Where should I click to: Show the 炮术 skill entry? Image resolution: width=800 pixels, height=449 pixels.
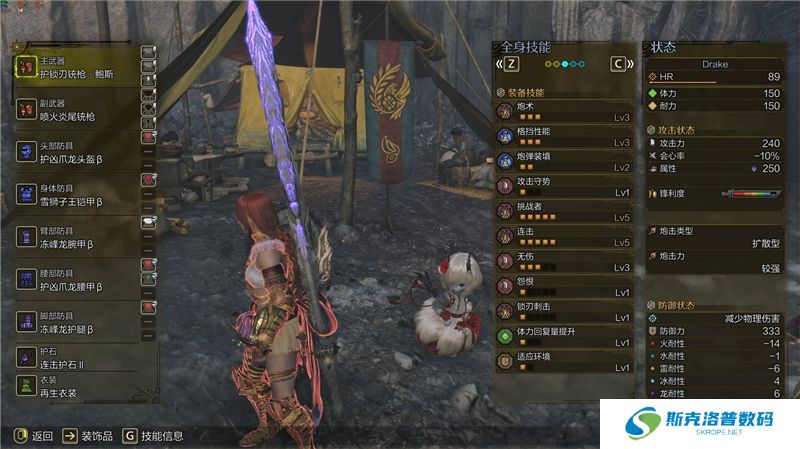click(x=564, y=110)
